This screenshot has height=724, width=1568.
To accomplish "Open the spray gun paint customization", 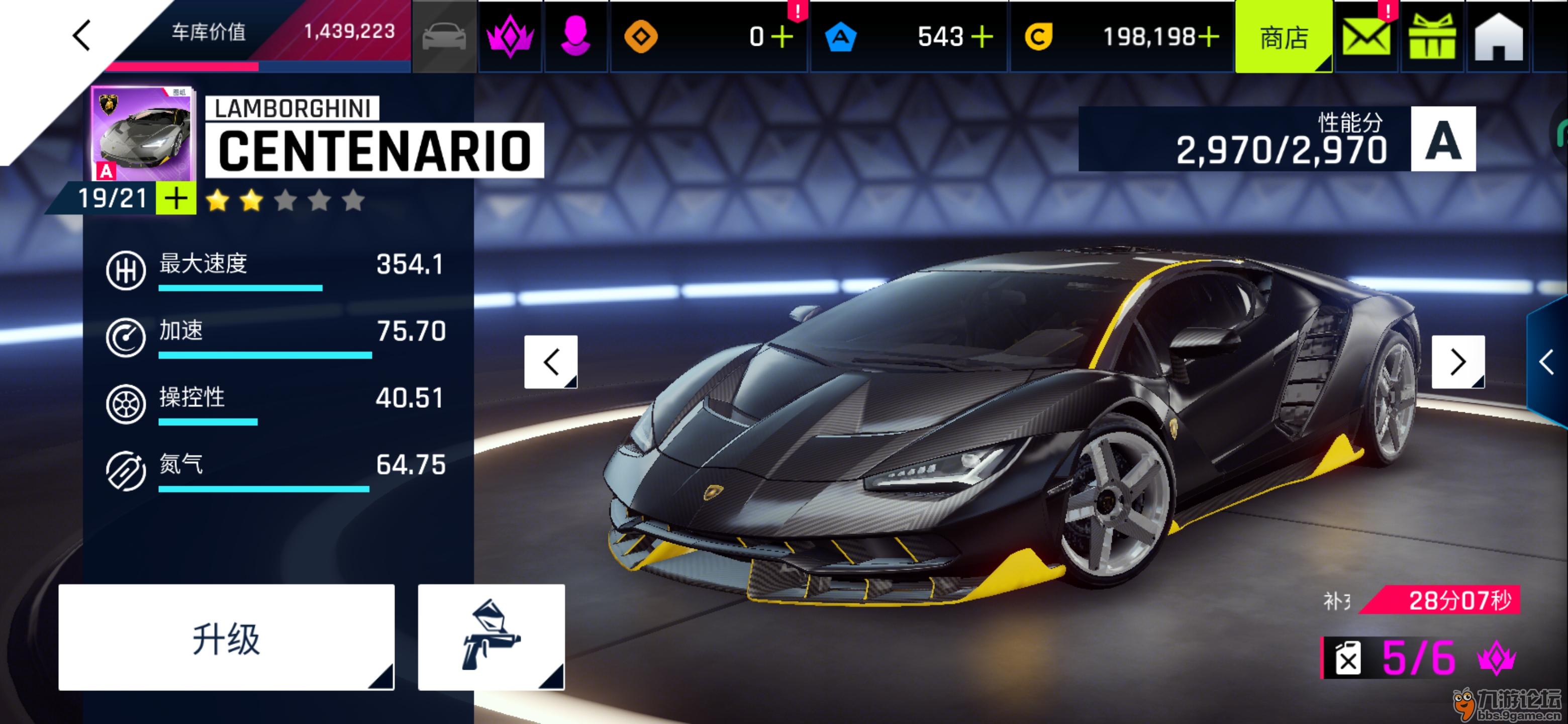I will pyautogui.click(x=491, y=638).
